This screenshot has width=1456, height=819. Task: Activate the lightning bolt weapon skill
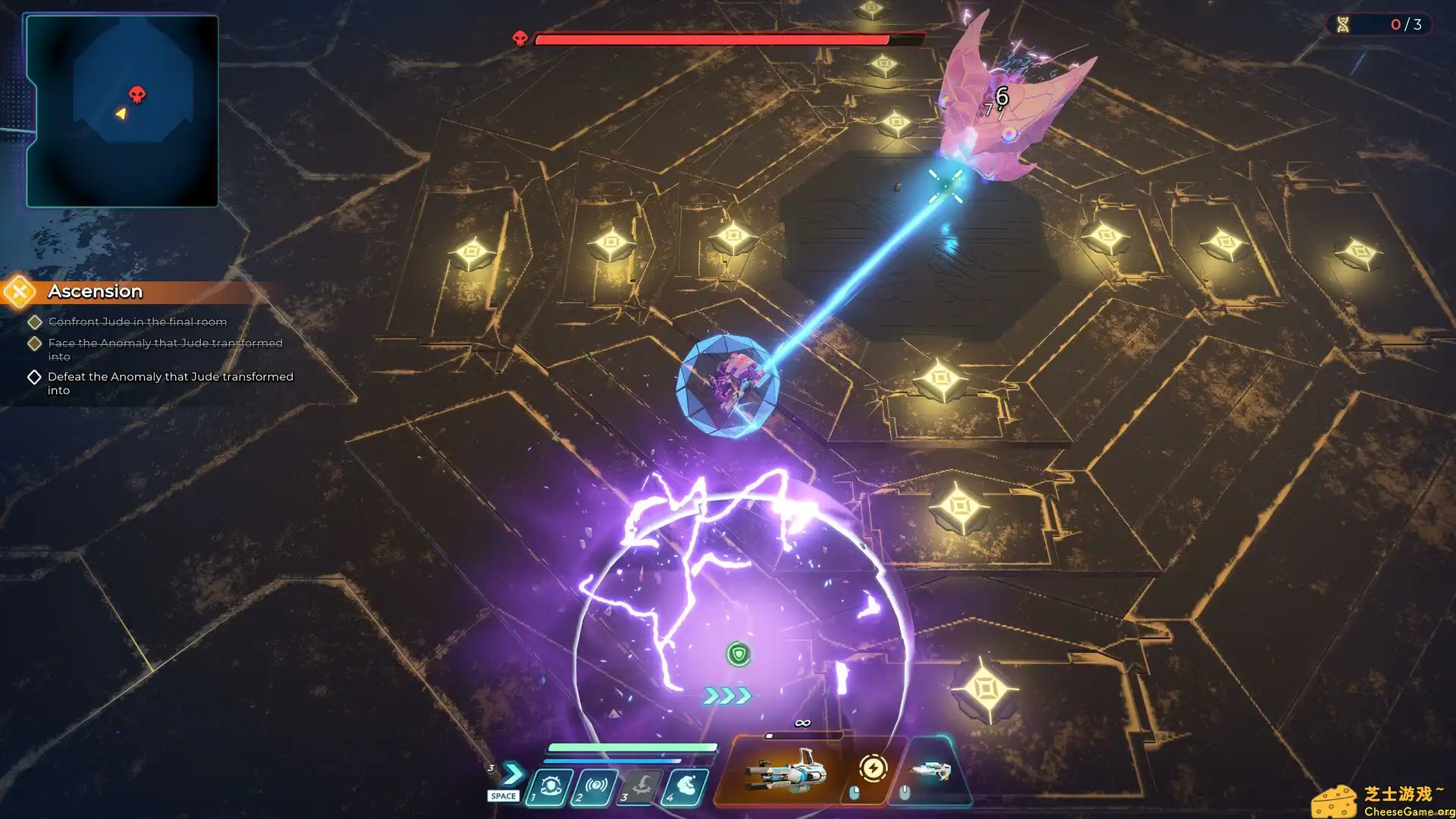click(x=873, y=769)
